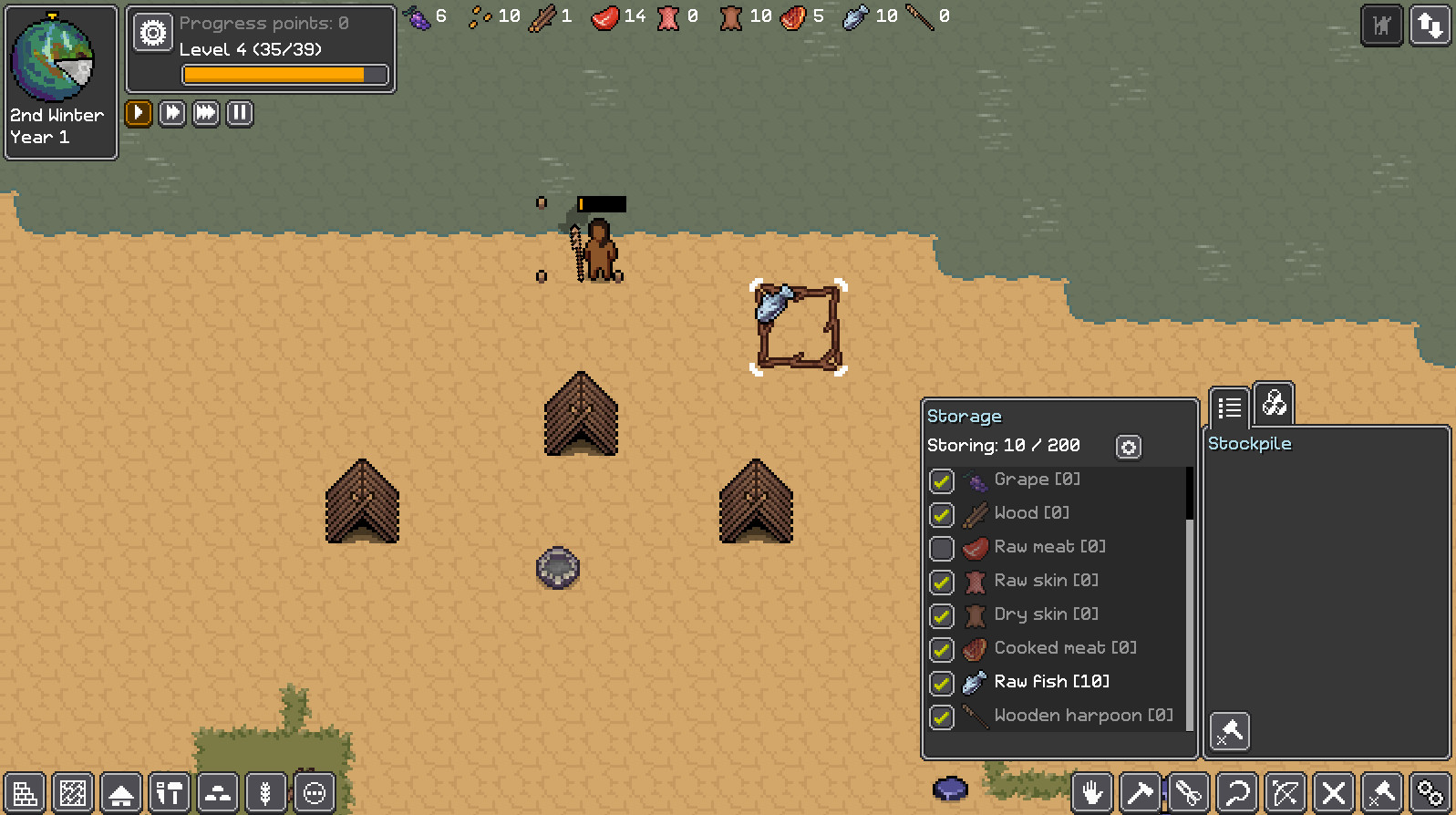The height and width of the screenshot is (815, 1456).
Task: Select the hand gather tool
Action: (x=1092, y=793)
